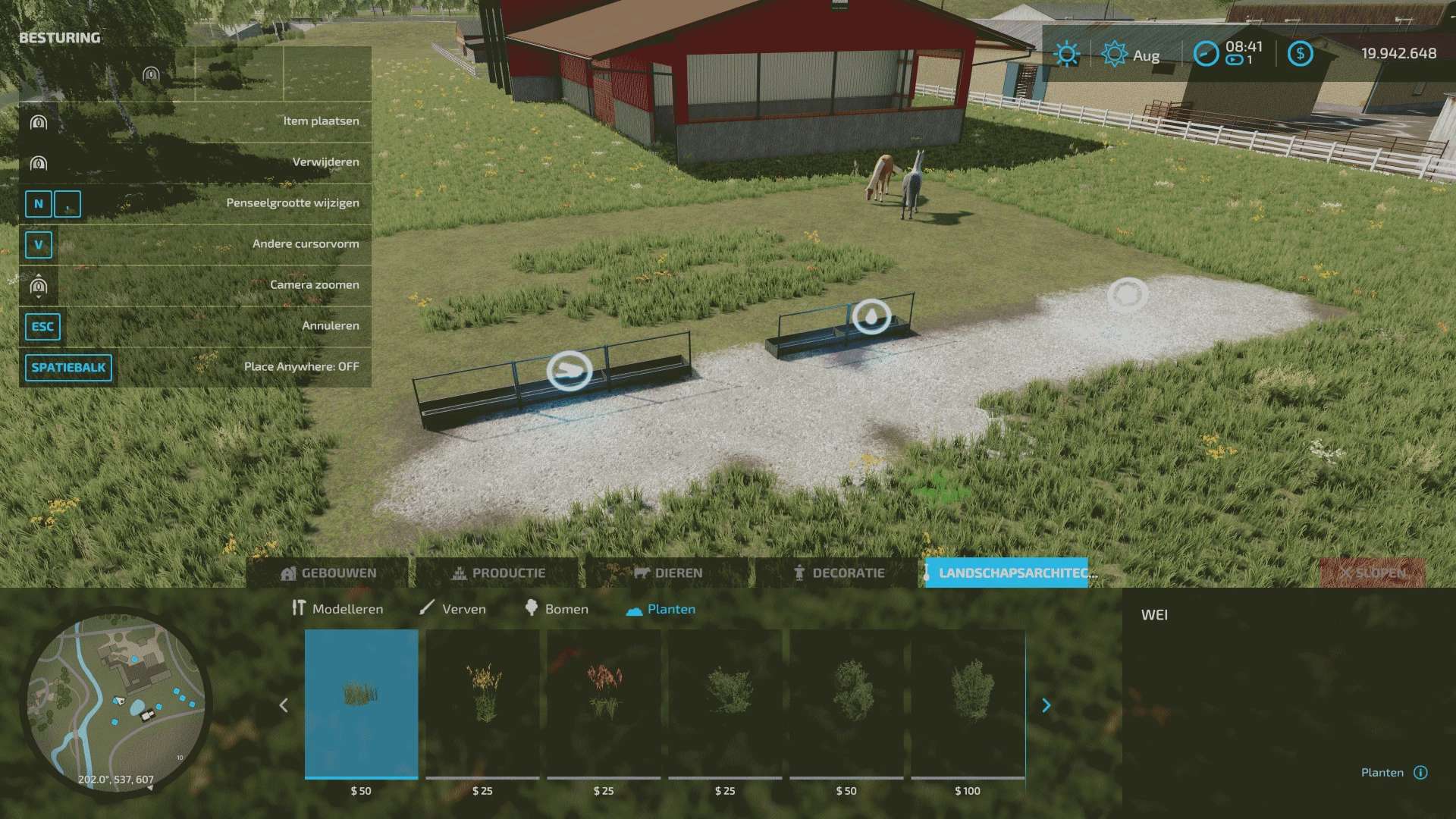Activate the Slopen demolish button

pyautogui.click(x=1372, y=573)
